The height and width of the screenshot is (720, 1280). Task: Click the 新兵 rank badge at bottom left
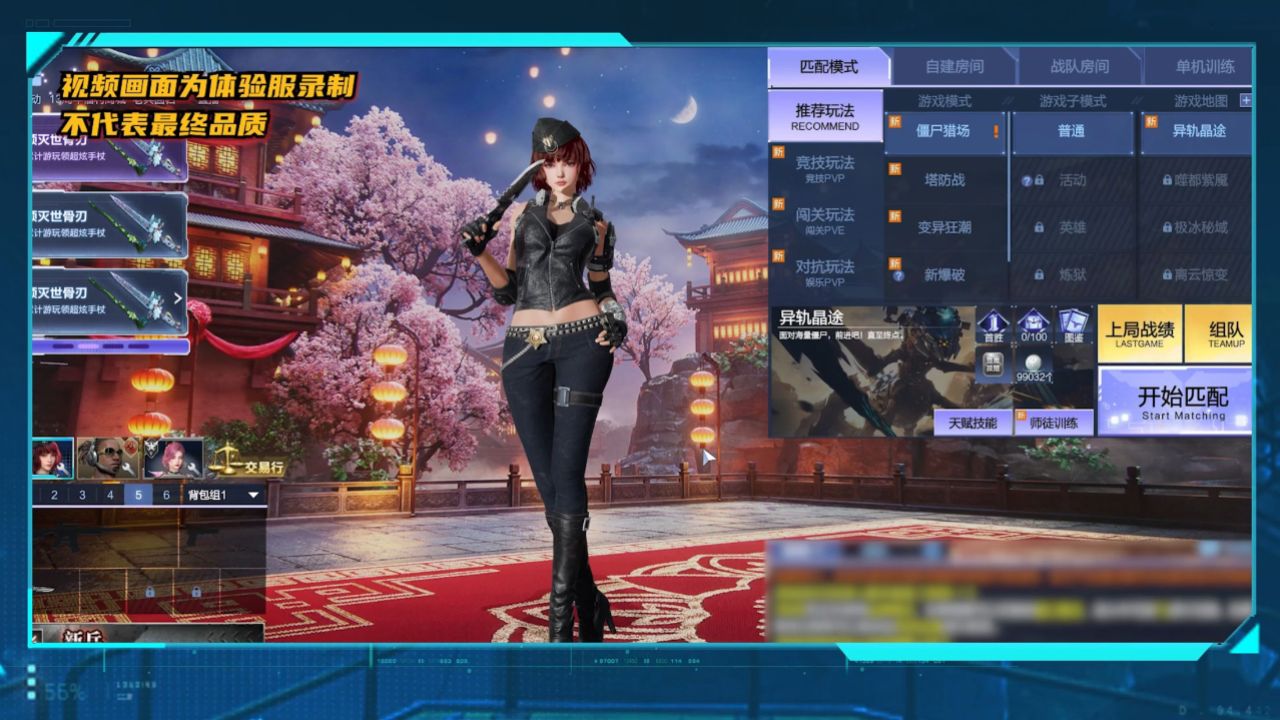click(x=82, y=637)
